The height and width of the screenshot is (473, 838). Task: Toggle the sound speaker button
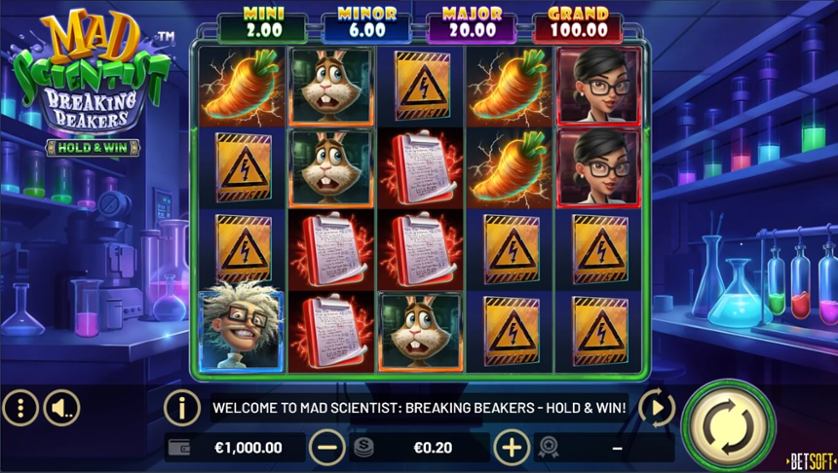62,407
